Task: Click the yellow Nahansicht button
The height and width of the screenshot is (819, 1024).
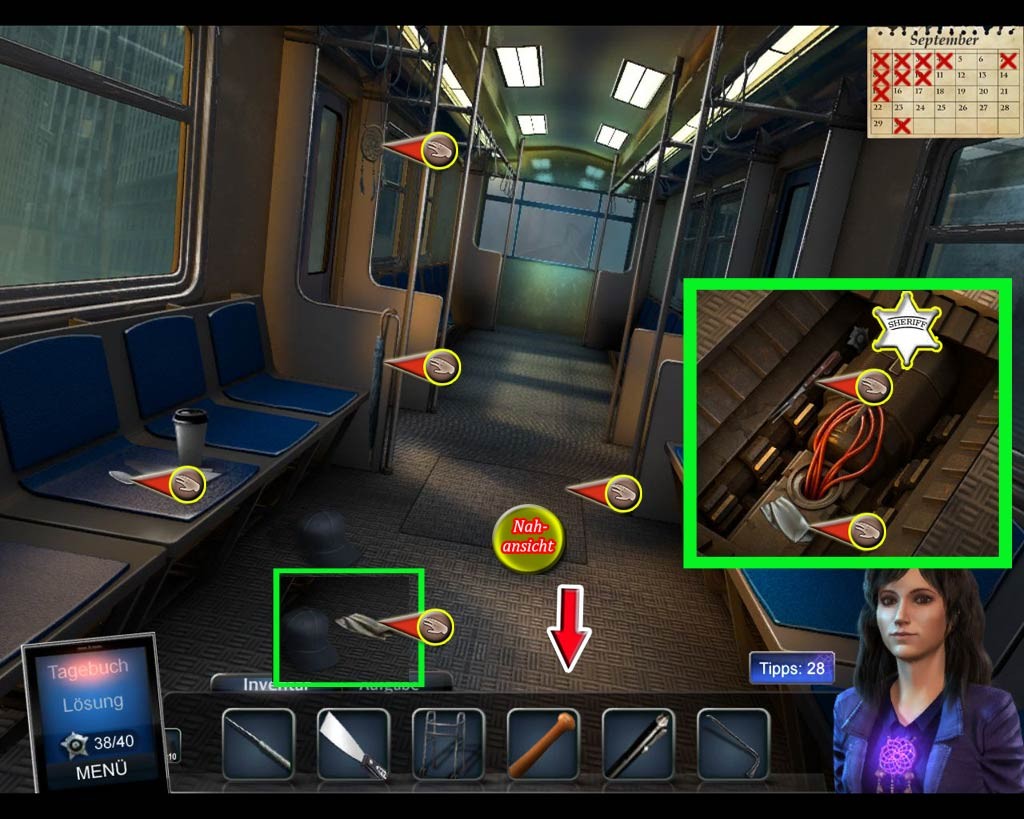Action: pos(529,538)
